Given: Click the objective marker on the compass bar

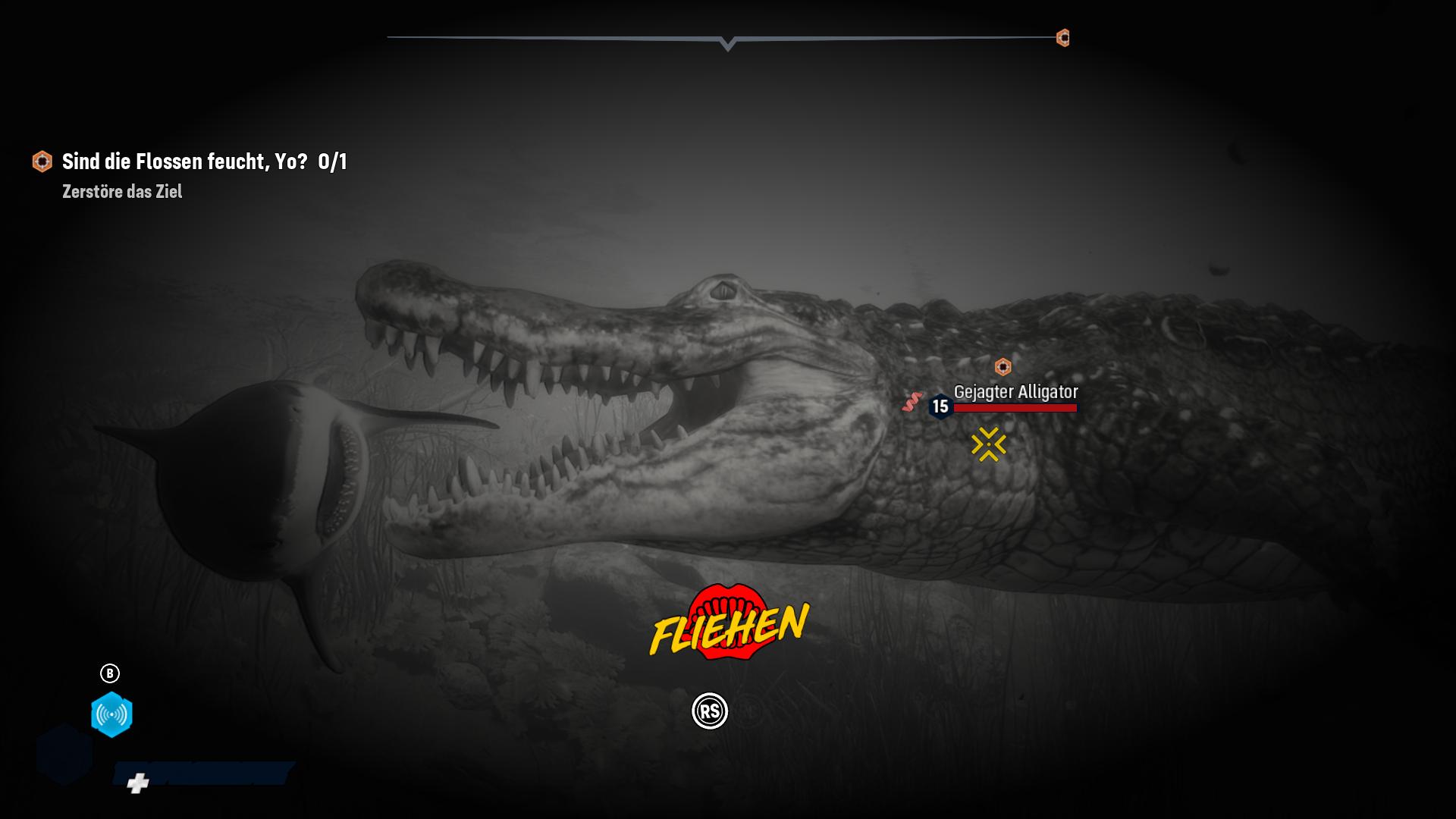Looking at the screenshot, I should [1063, 38].
